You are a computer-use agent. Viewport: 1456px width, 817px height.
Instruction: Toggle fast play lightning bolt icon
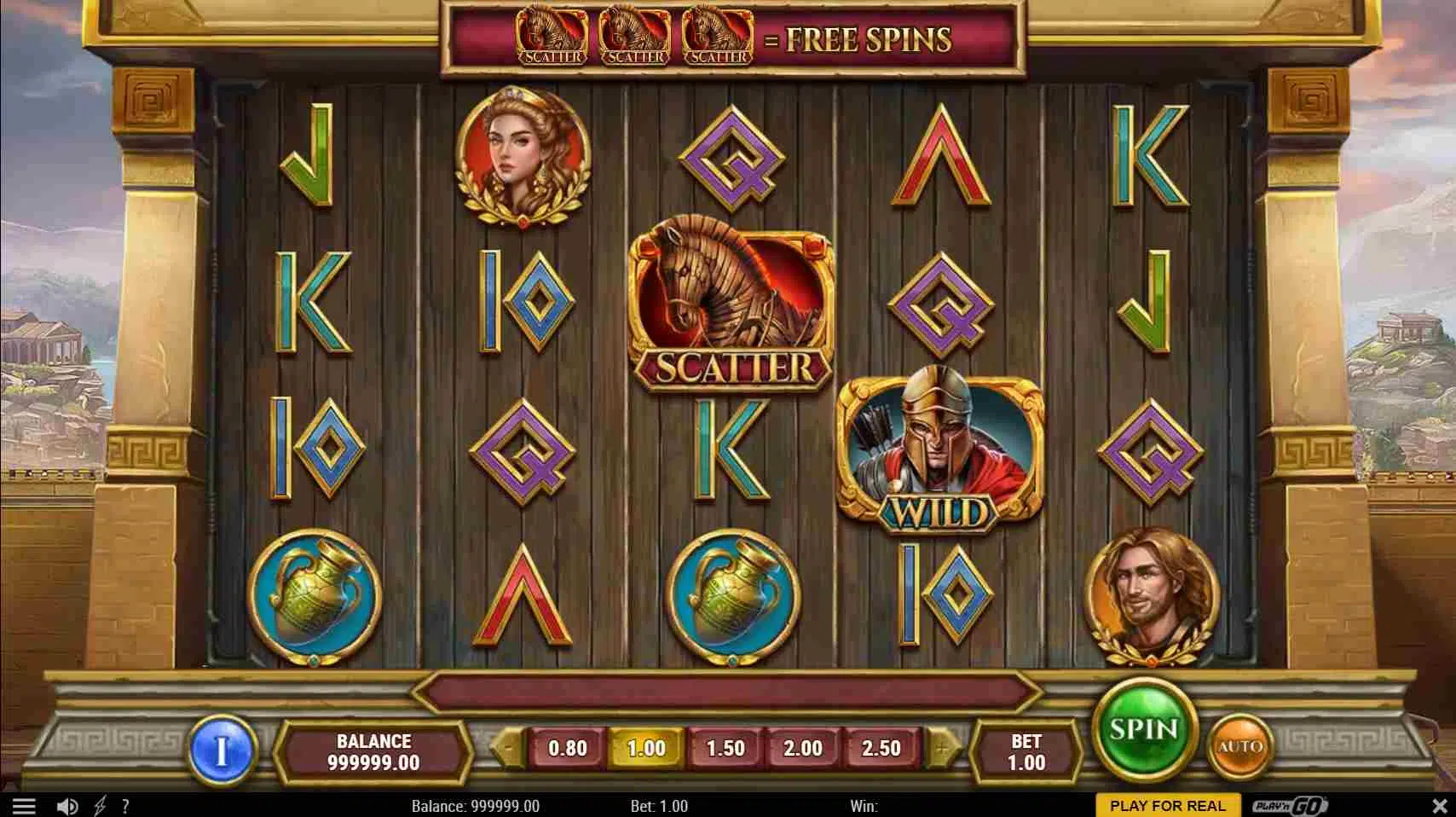coord(101,806)
